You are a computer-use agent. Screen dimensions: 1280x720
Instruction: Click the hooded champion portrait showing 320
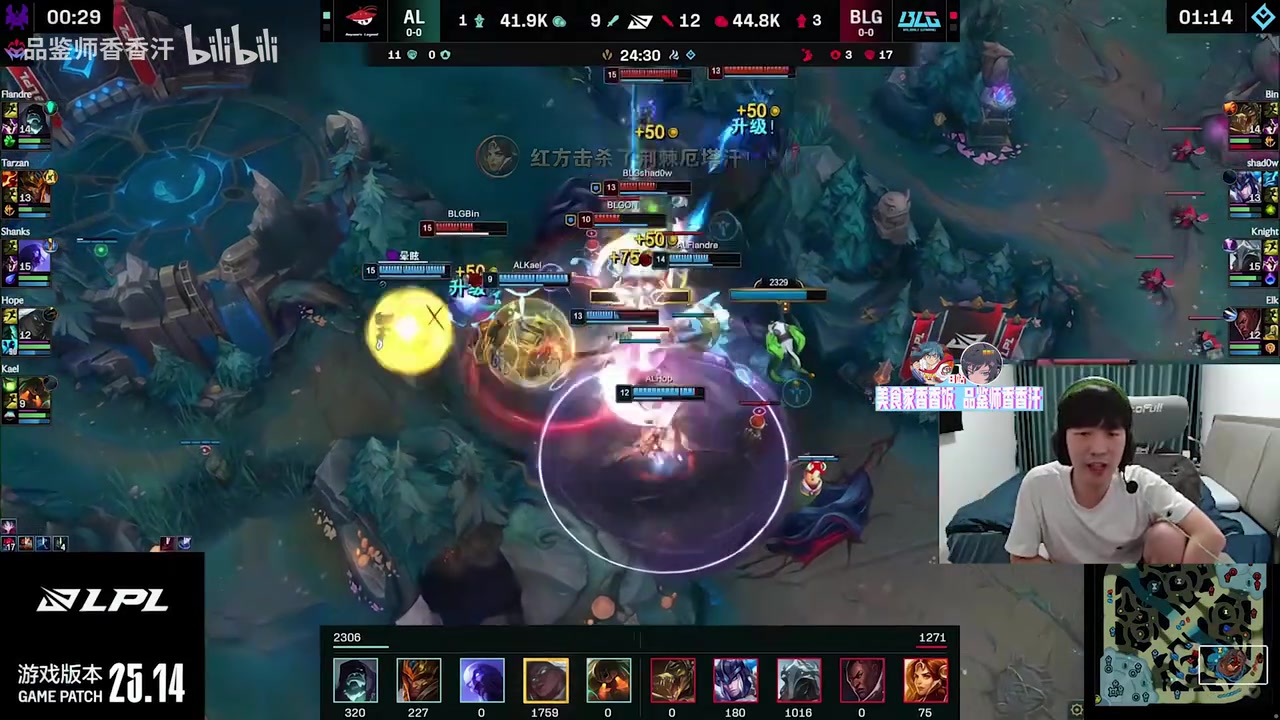coord(355,680)
